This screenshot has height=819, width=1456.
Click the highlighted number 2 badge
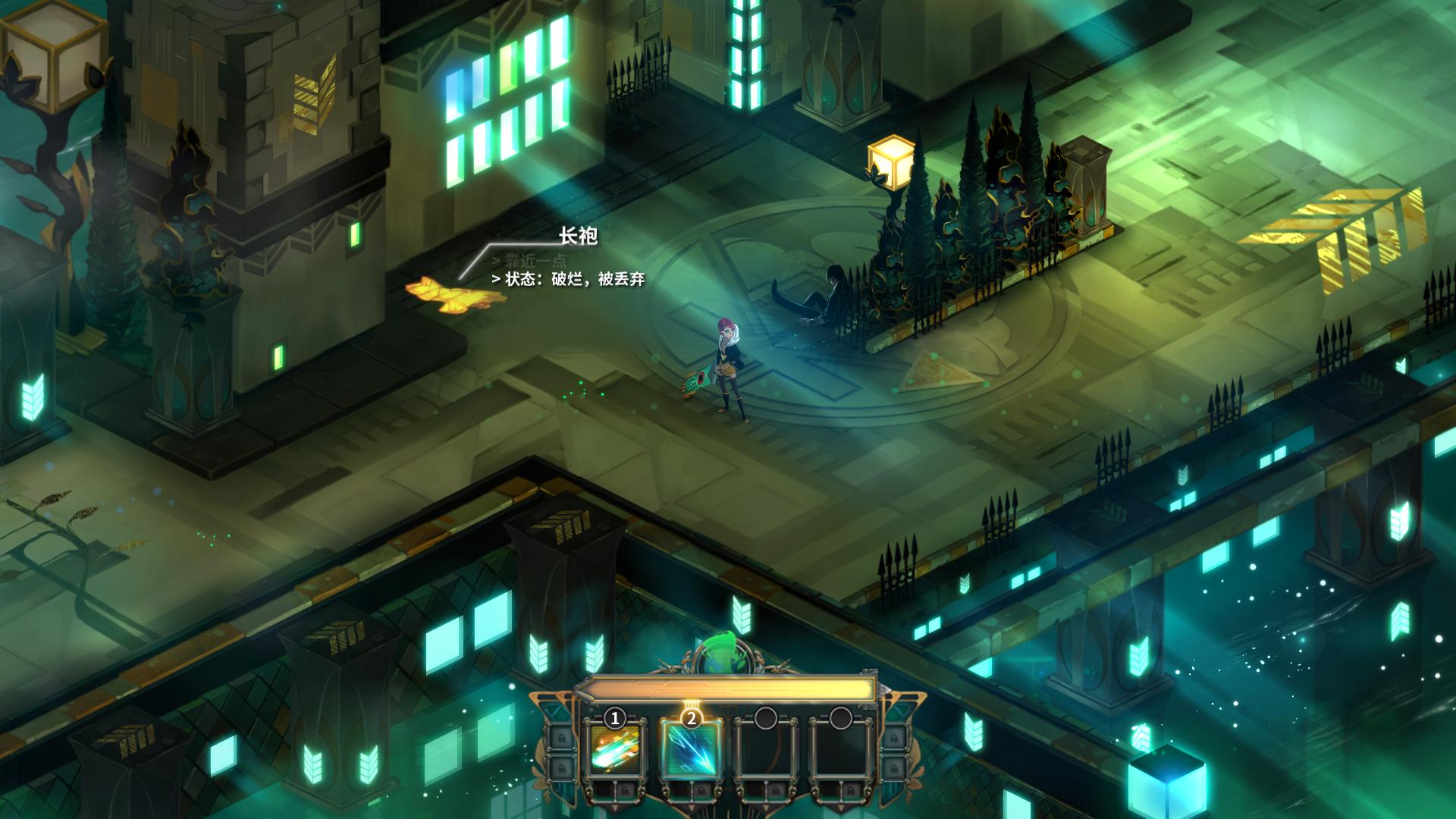(x=692, y=718)
